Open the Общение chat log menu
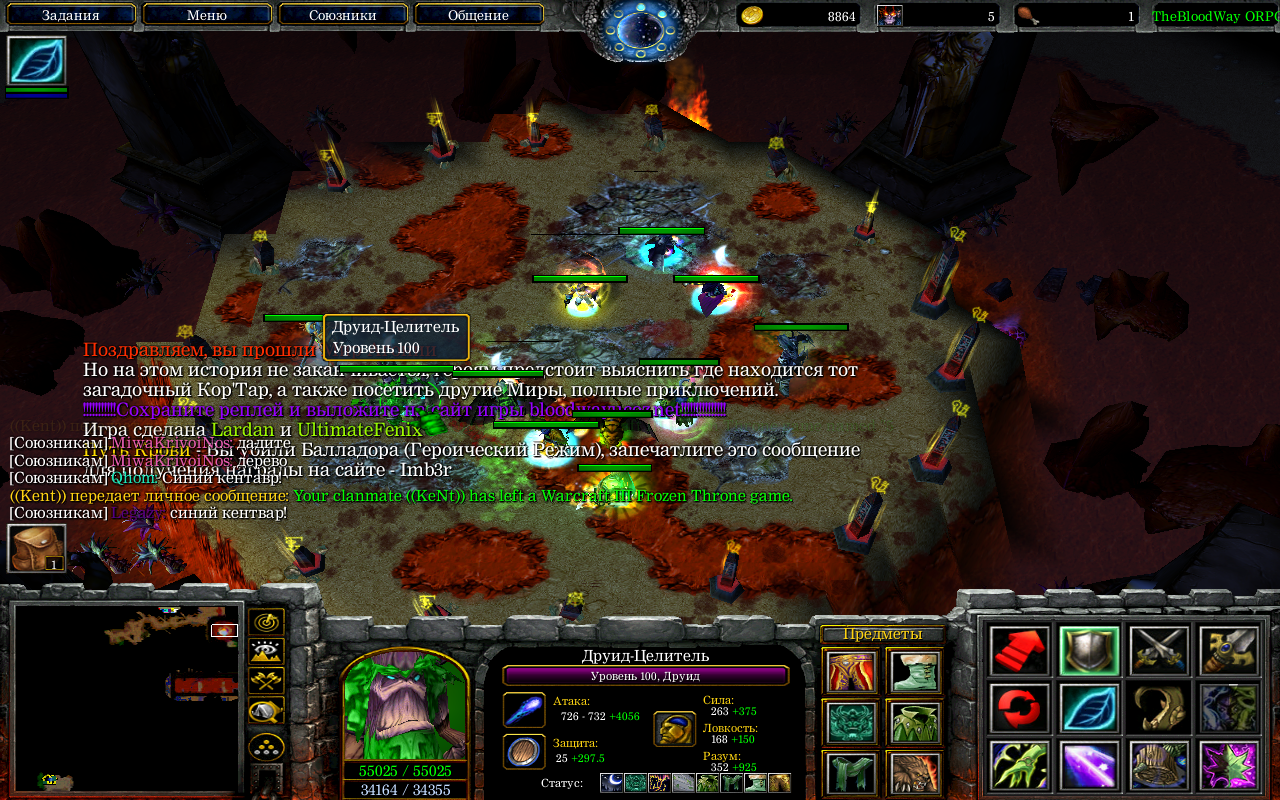This screenshot has width=1280, height=800. (479, 15)
